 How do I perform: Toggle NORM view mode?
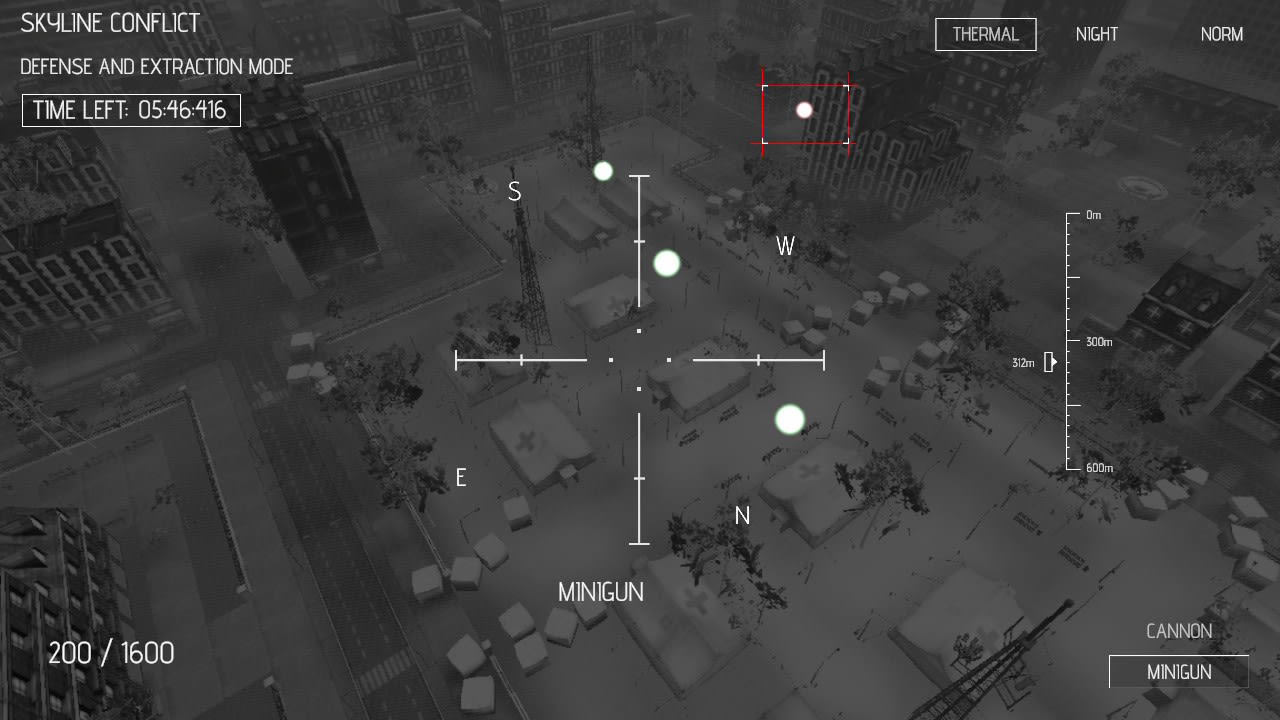click(1221, 34)
